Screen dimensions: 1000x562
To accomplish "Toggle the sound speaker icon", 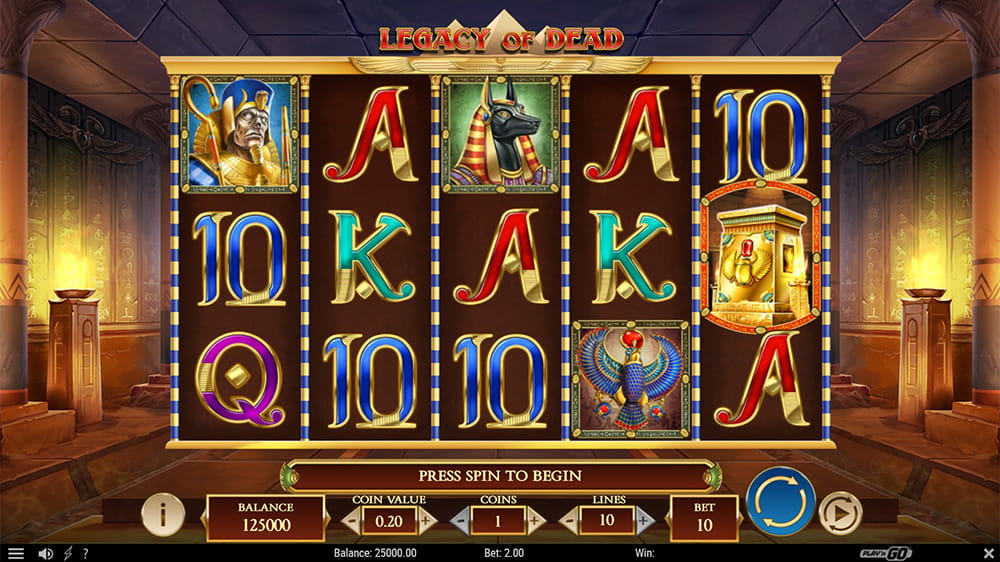I will pos(45,553).
